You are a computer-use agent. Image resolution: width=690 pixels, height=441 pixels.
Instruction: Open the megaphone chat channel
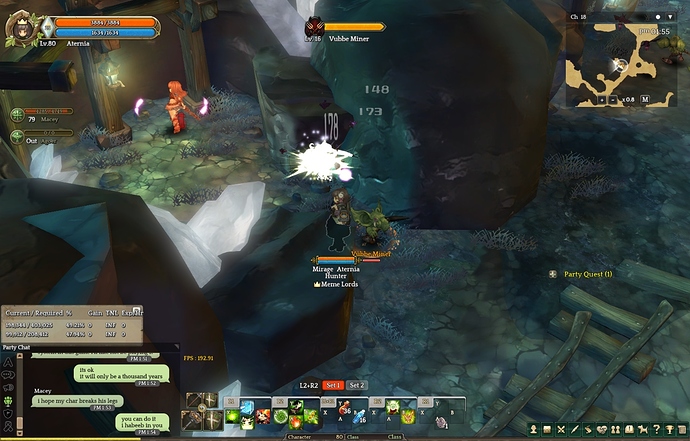8,387
